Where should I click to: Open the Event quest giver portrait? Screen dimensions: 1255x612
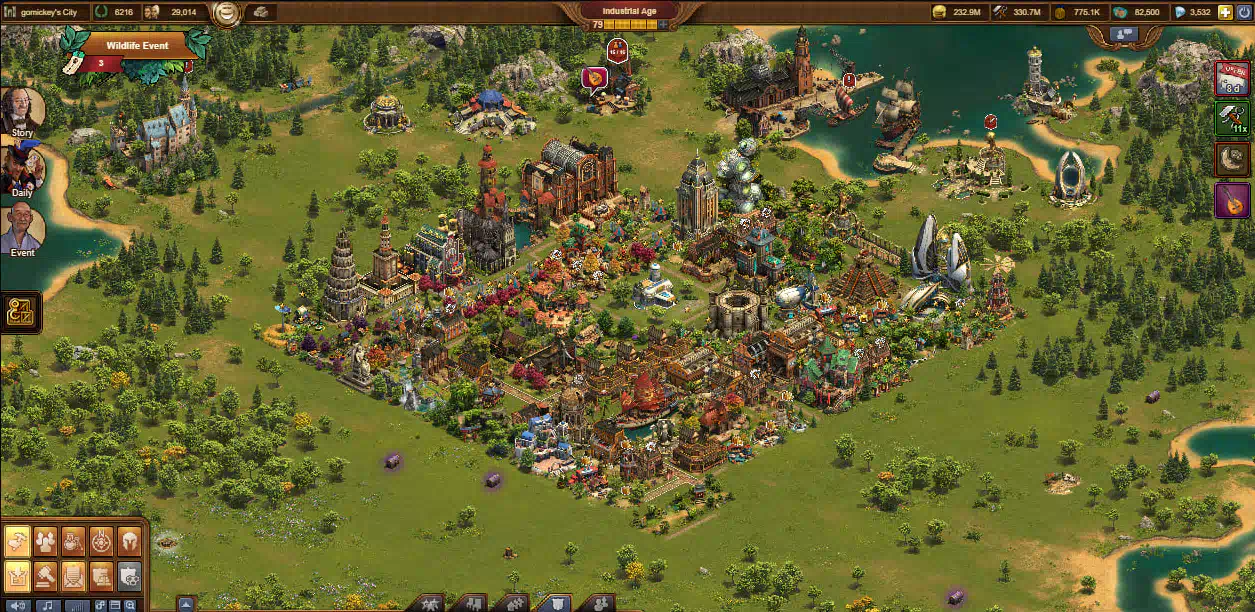(x=22, y=228)
